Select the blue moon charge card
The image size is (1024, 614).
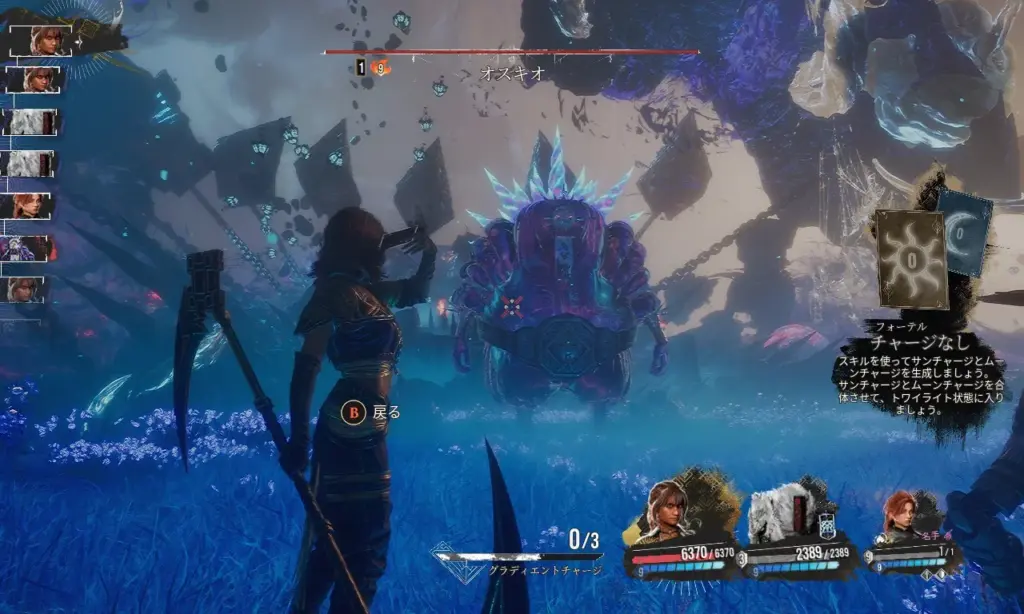(964, 233)
